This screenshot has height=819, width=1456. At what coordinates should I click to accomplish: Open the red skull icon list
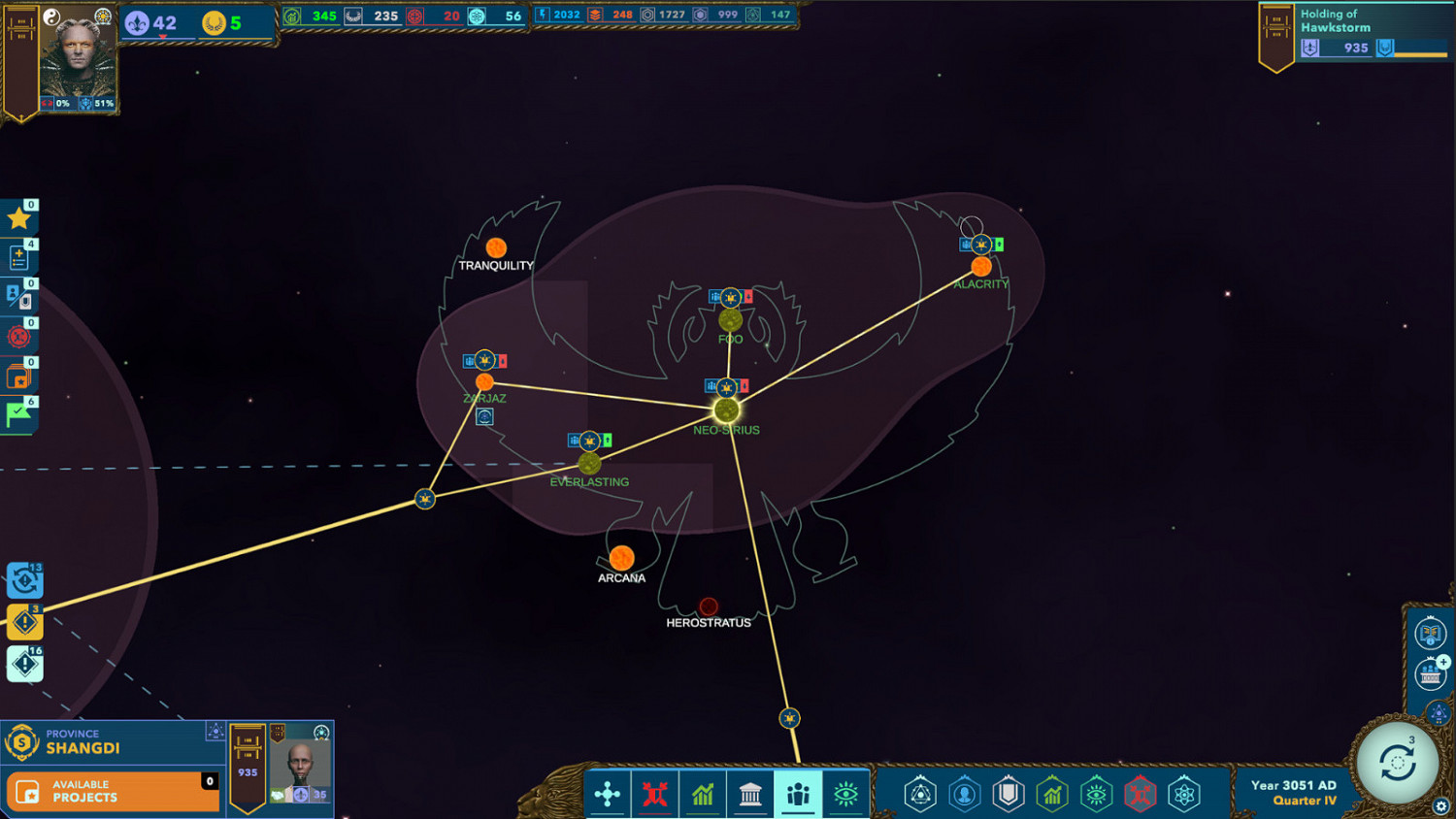(18, 337)
